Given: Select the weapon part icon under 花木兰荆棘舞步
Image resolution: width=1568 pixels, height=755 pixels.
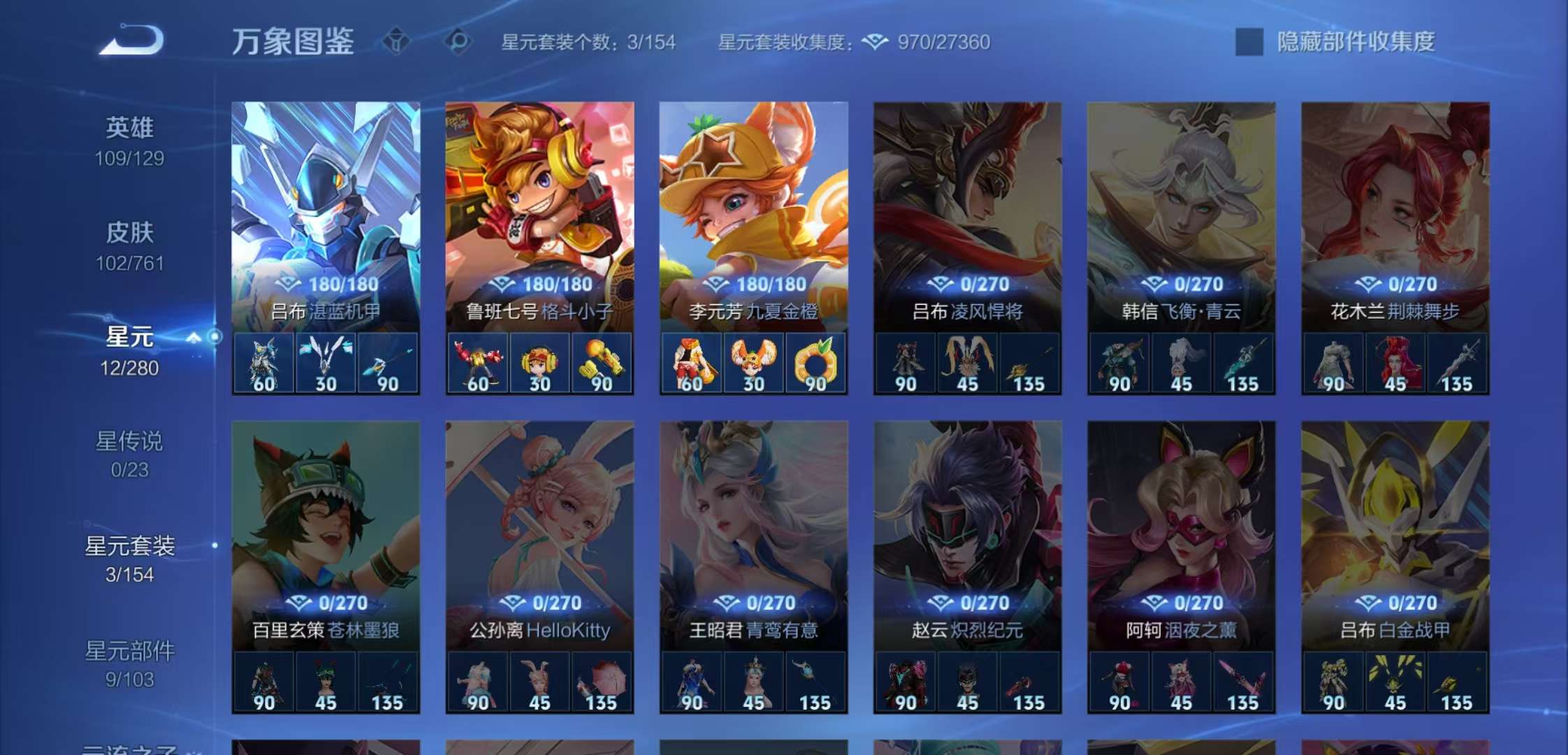Looking at the screenshot, I should (1456, 362).
